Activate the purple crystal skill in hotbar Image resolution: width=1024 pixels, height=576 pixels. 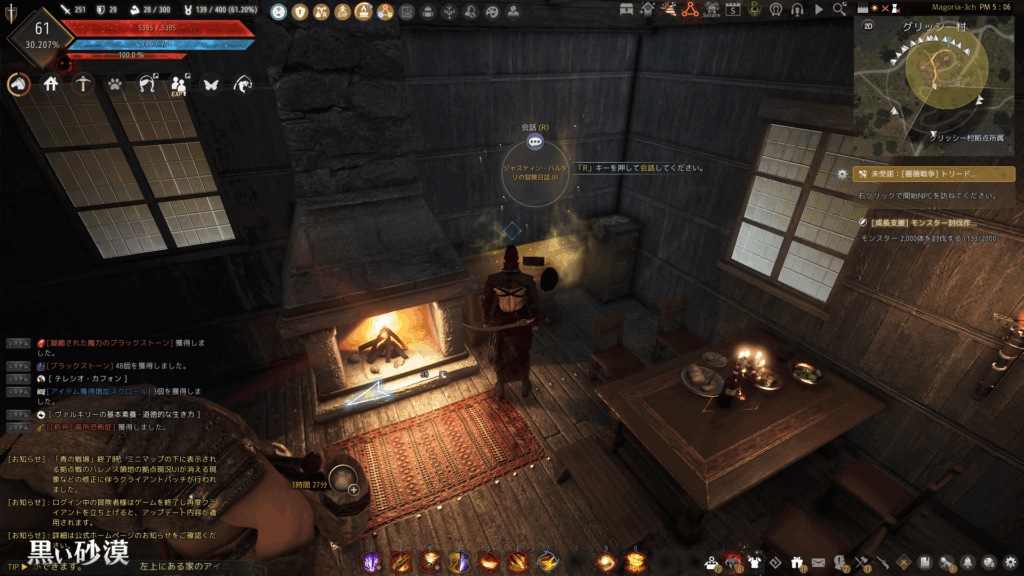[x=372, y=561]
